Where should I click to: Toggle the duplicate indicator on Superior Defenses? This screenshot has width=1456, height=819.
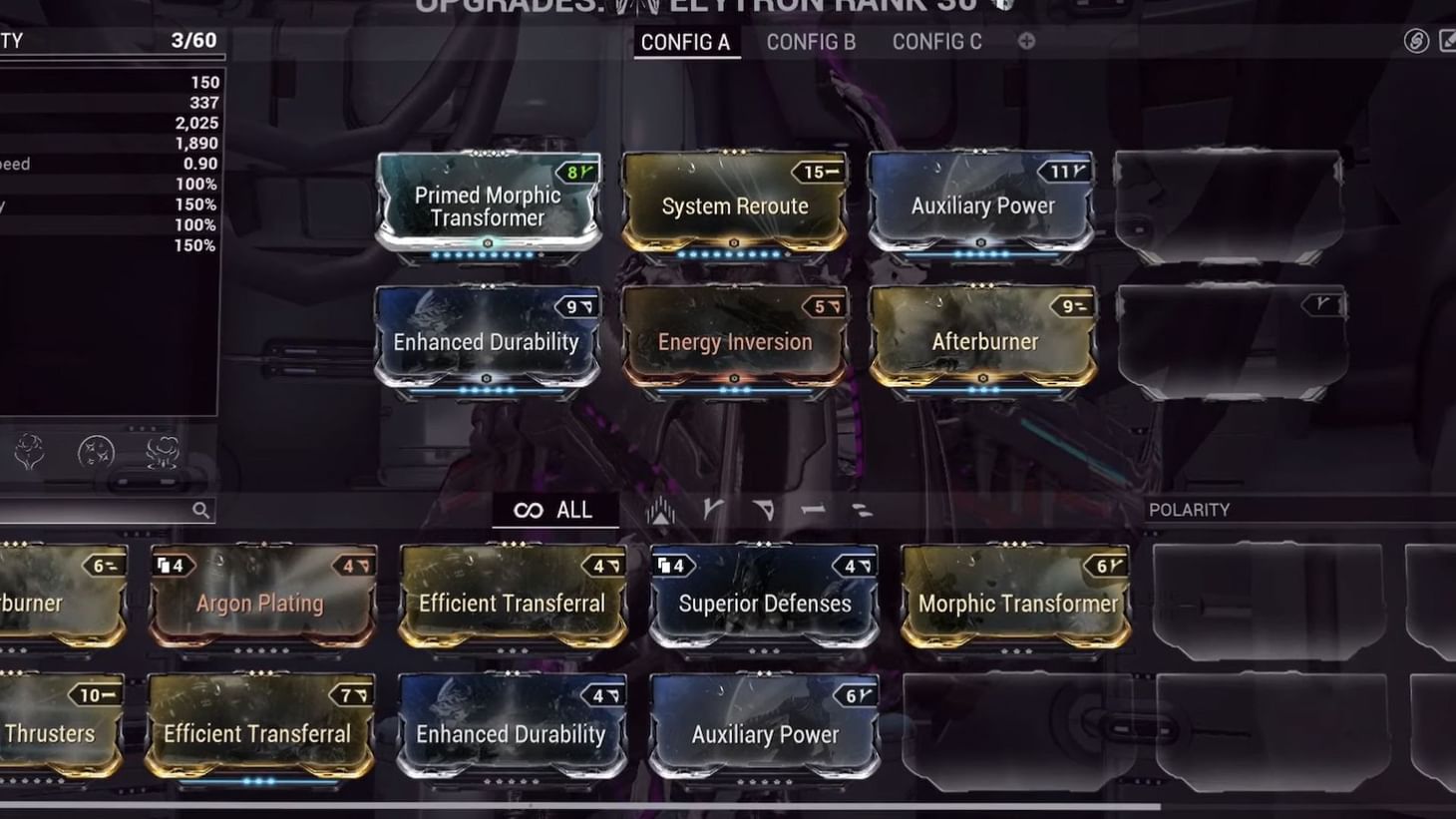(670, 566)
